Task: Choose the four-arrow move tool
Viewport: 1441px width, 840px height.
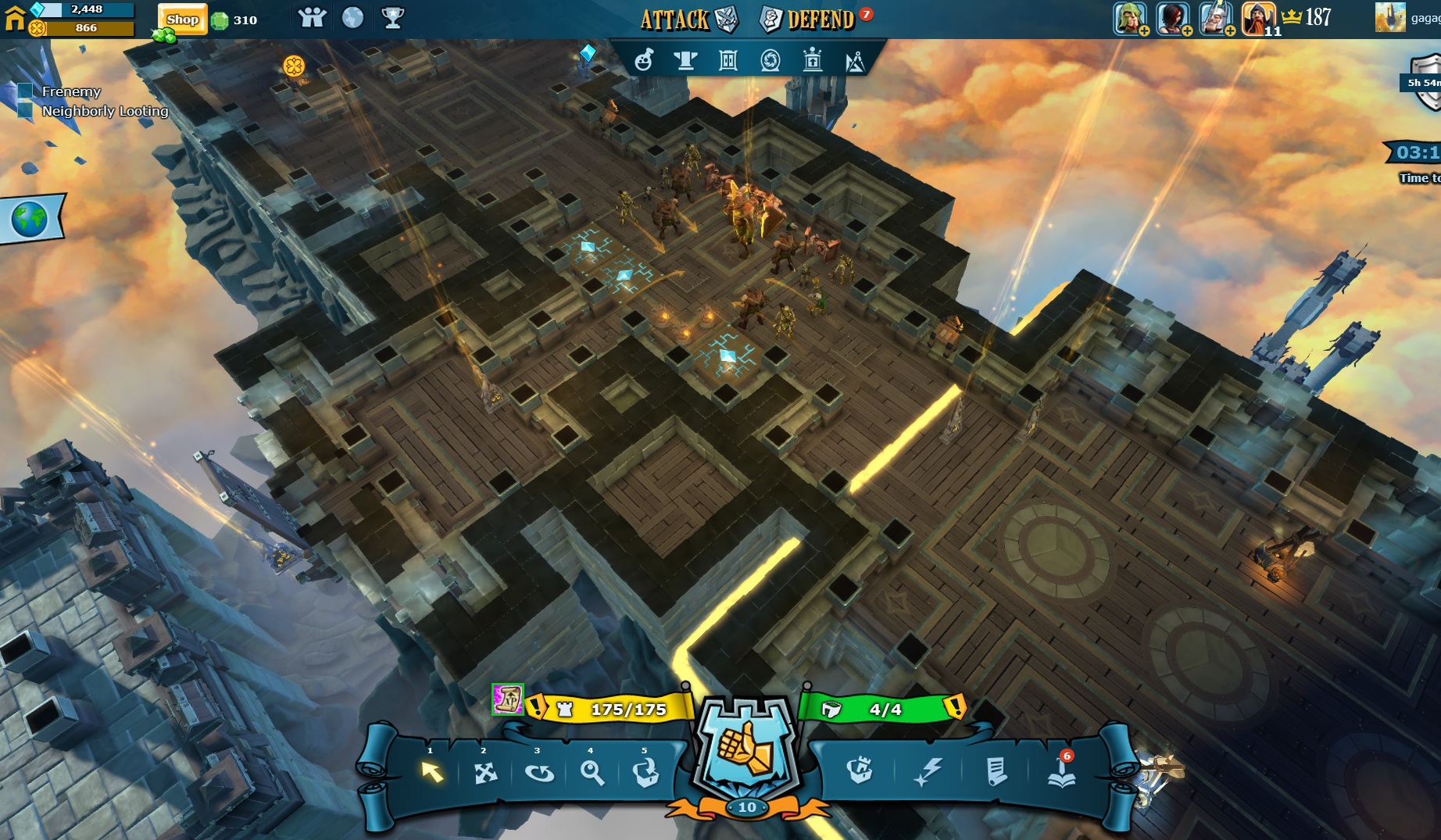Action: (x=485, y=773)
